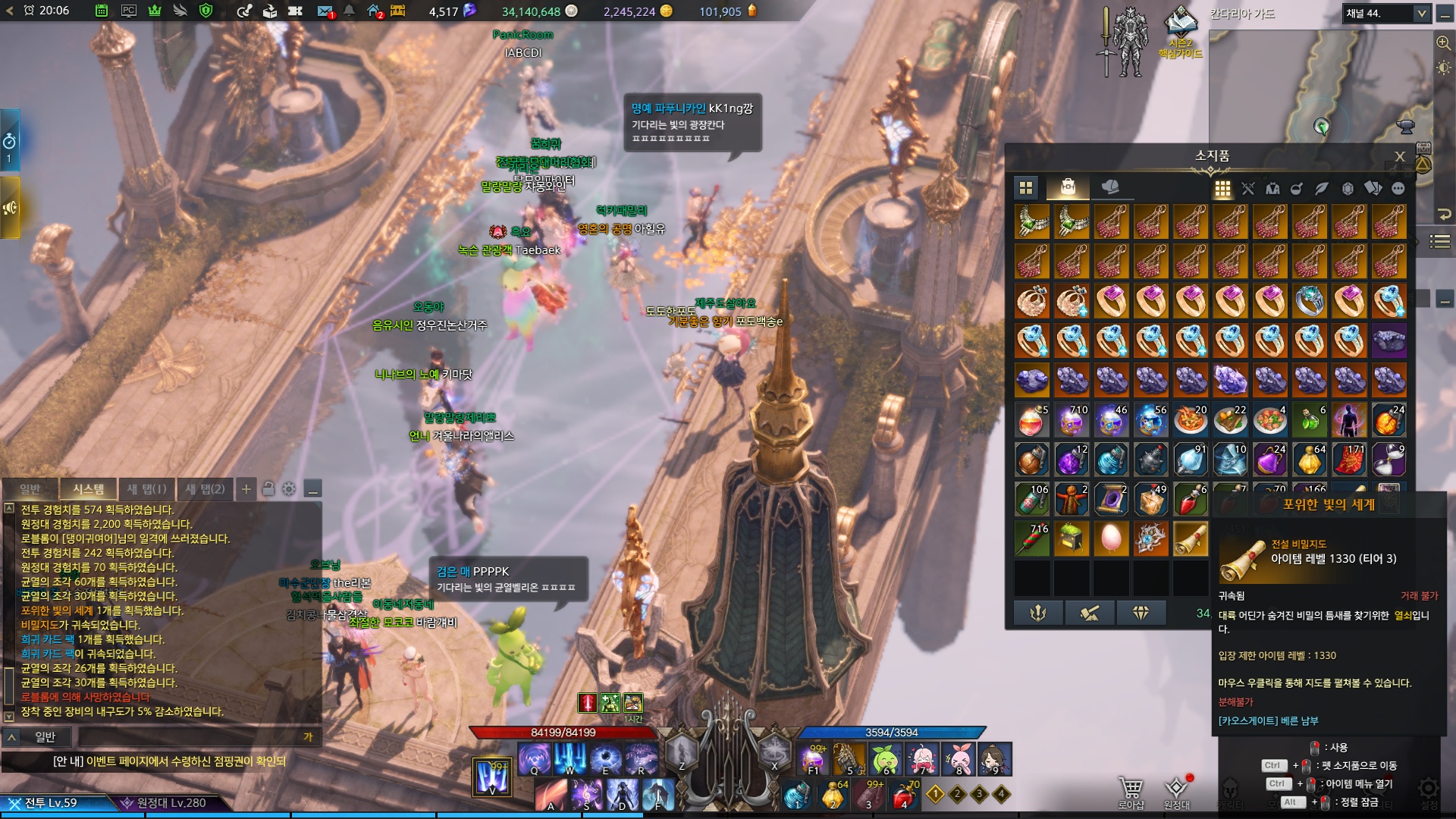This screenshot has width=1456, height=819.
Task: Select the legendary secret map scroll slot
Action: coord(1190,538)
